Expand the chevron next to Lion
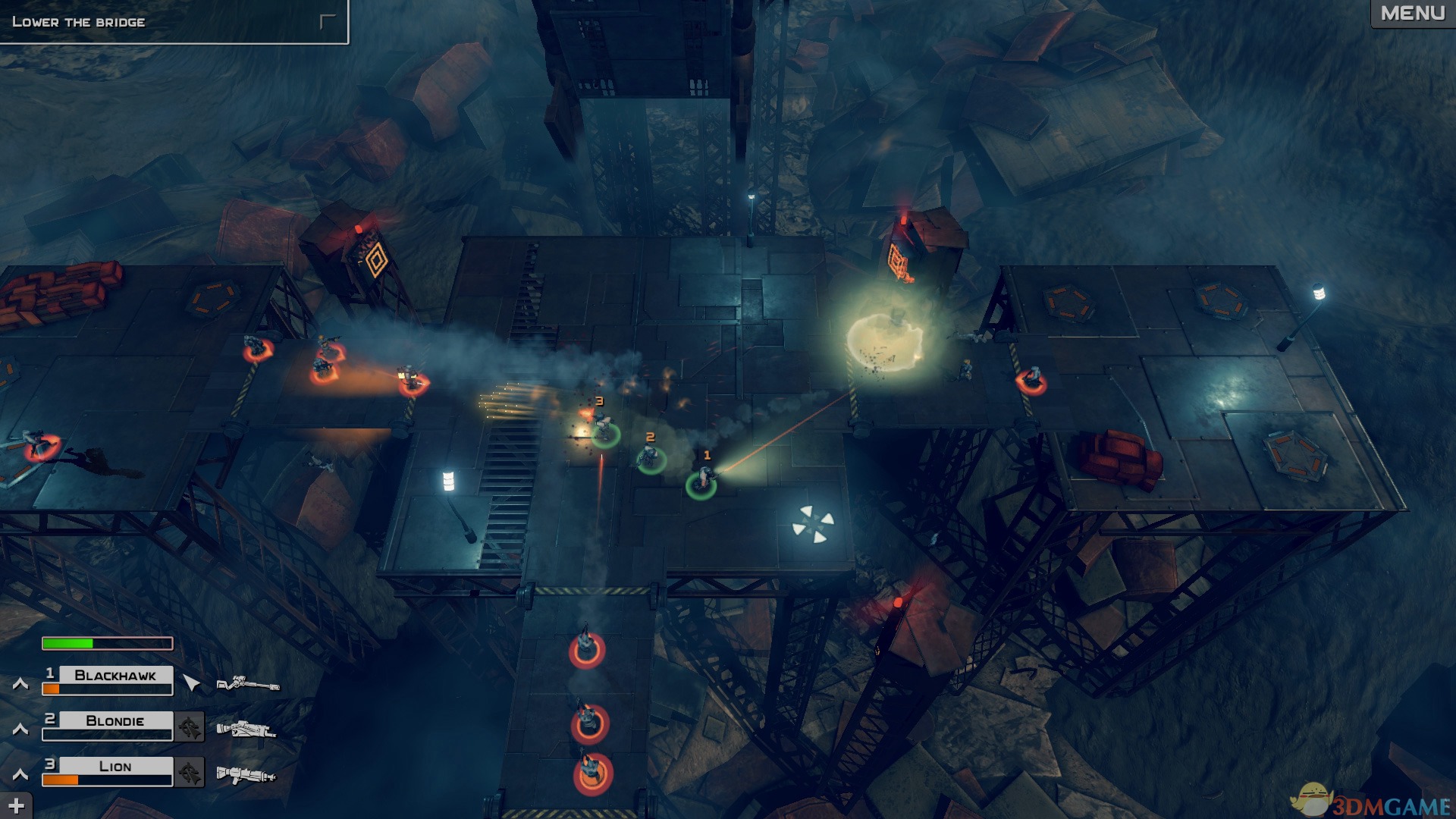The width and height of the screenshot is (1456, 819). click(20, 775)
